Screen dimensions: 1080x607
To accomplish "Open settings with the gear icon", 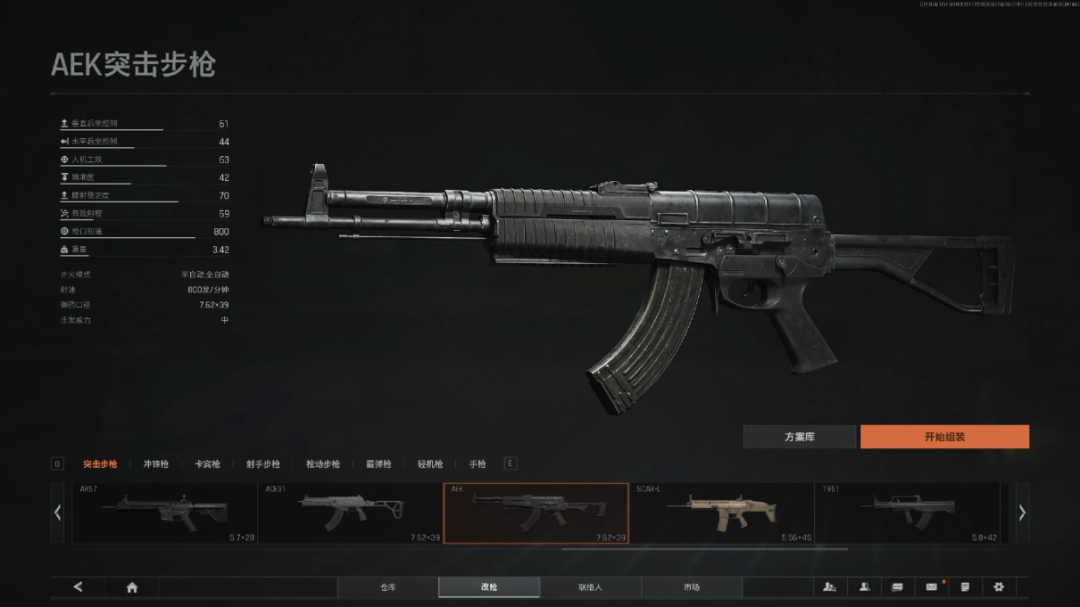I will pyautogui.click(x=998, y=587).
